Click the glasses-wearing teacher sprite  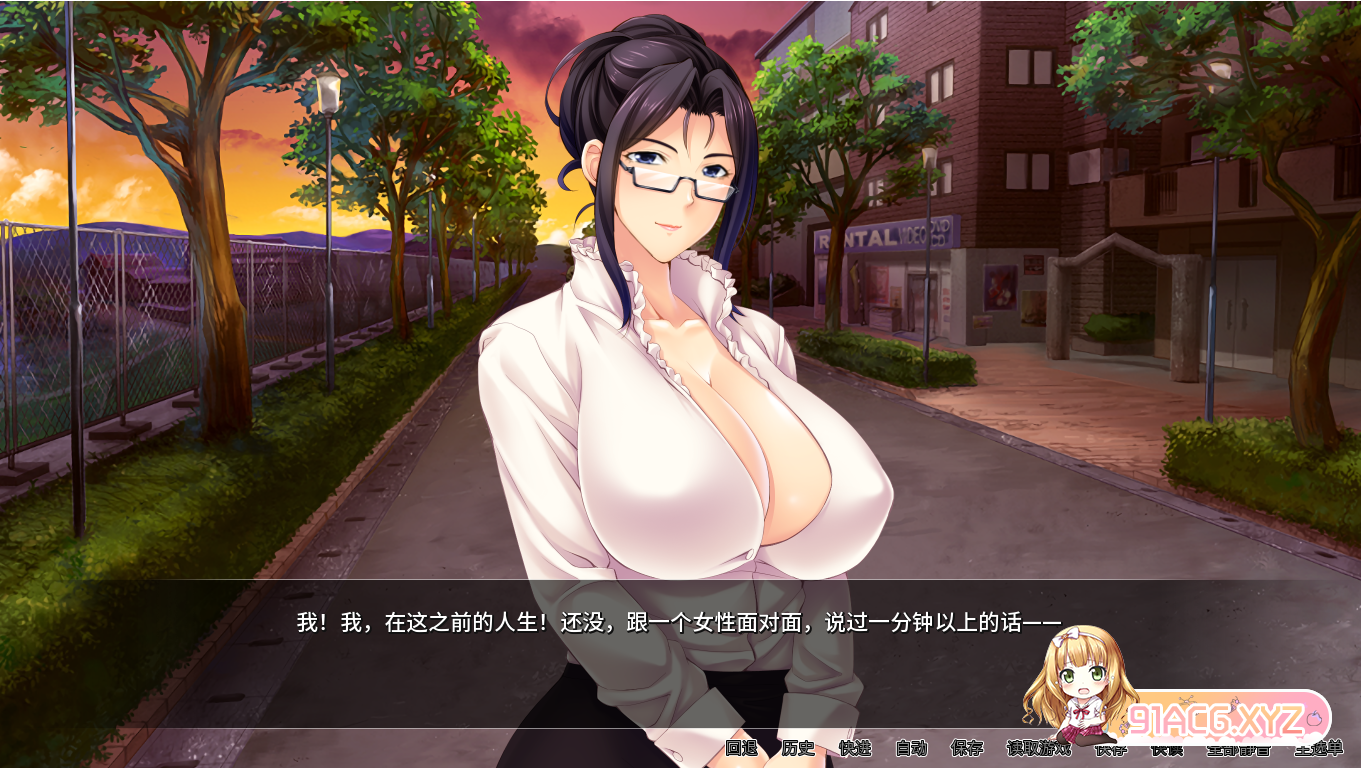pyautogui.click(x=680, y=300)
